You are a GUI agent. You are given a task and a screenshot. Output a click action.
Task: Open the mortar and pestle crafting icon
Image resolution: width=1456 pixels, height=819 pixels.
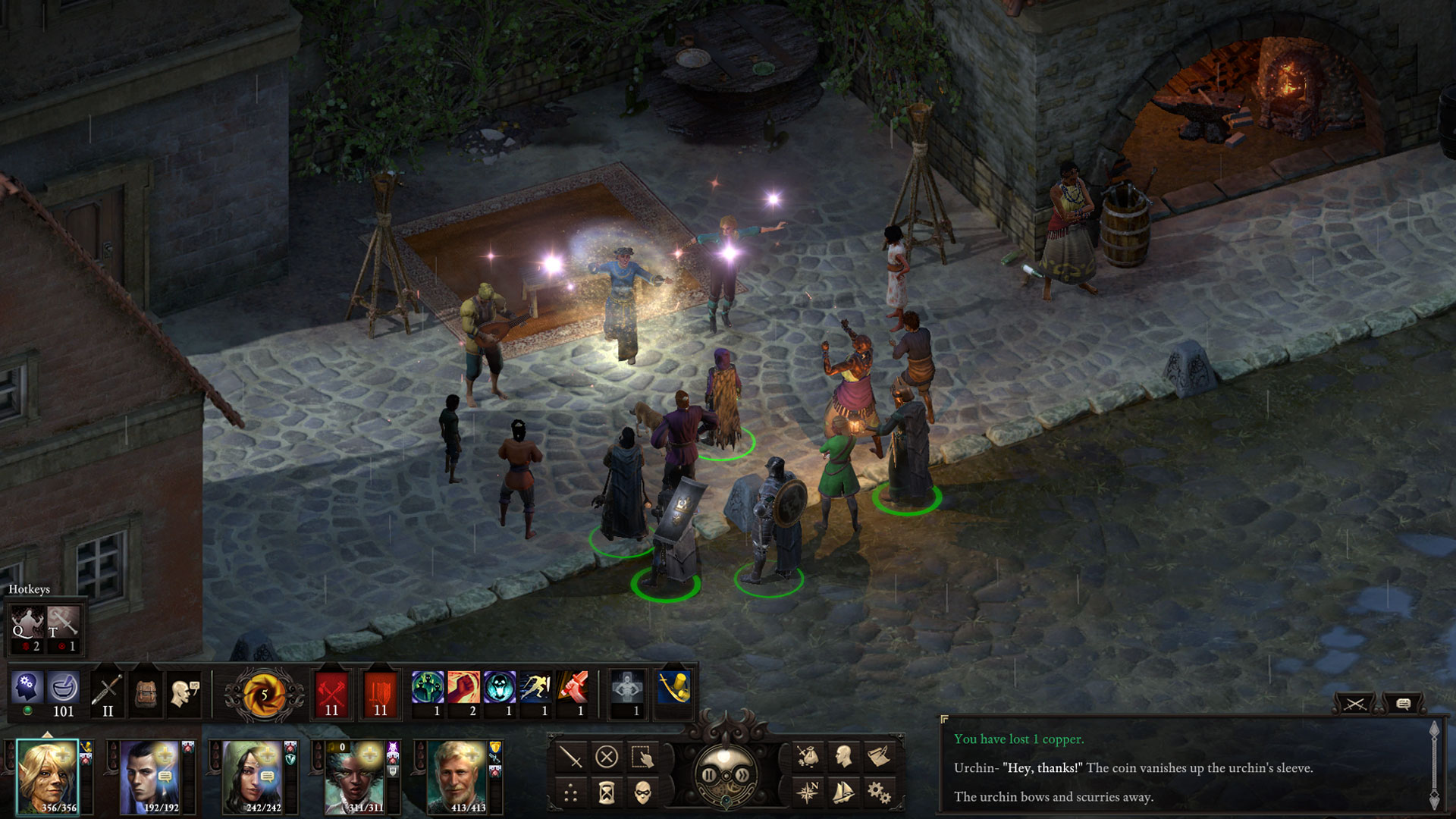pyautogui.click(x=64, y=689)
